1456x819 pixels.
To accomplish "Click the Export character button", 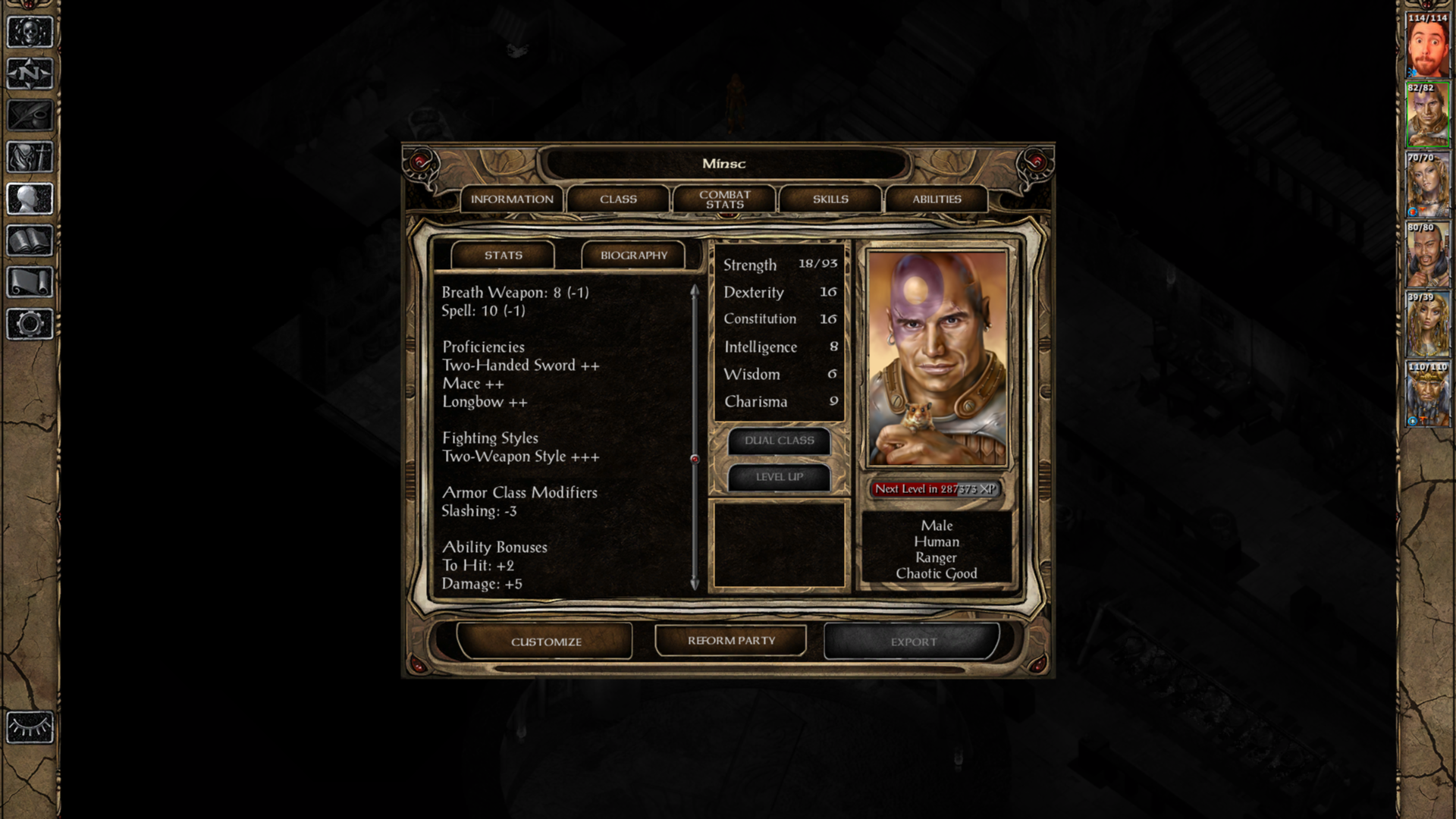I will pos(913,642).
